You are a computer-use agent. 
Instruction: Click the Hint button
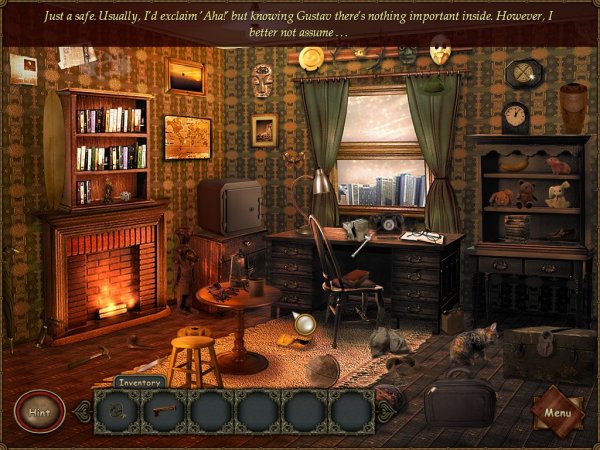point(40,411)
